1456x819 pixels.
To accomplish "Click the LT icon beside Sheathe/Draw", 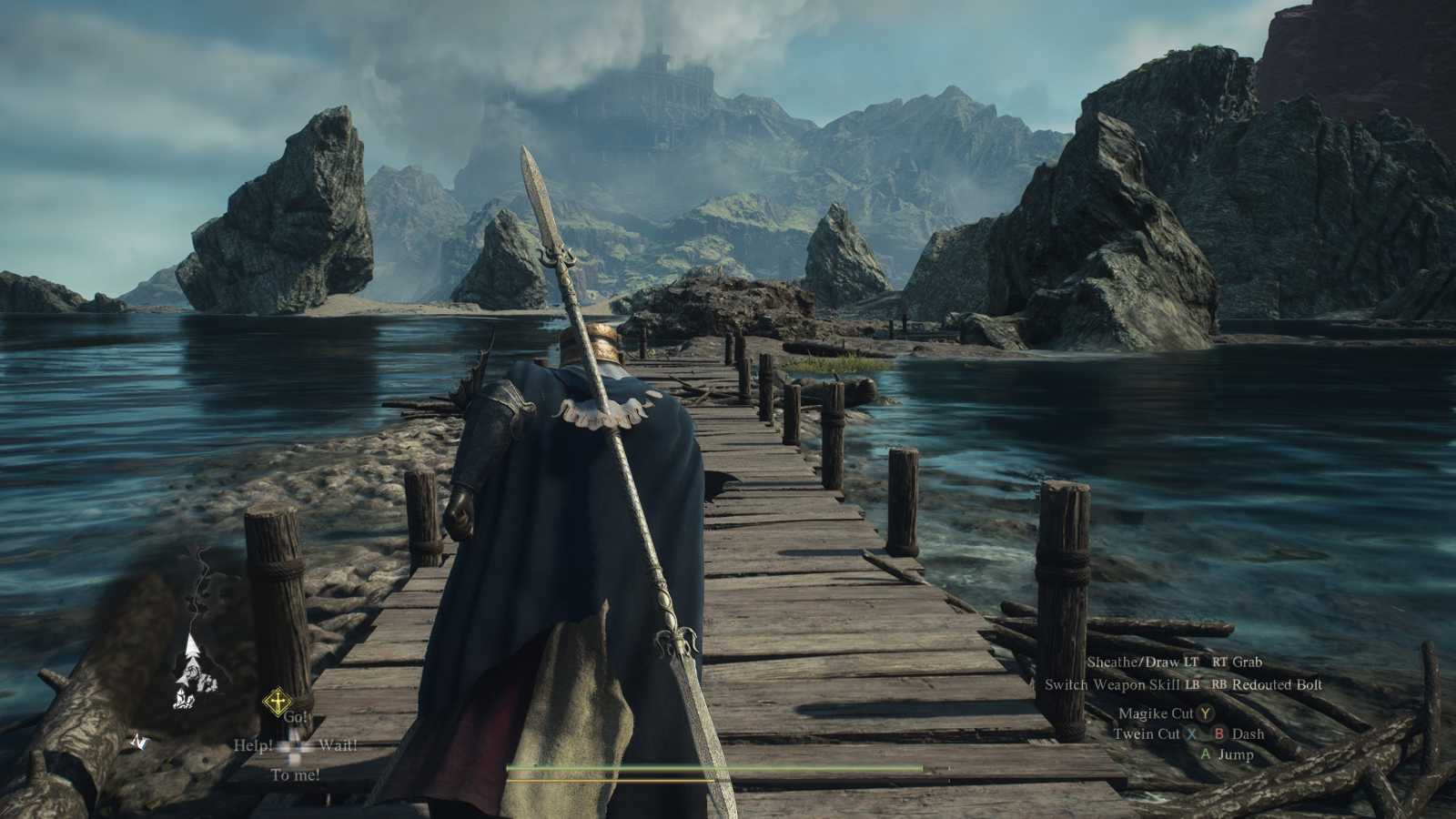I will (x=1191, y=662).
